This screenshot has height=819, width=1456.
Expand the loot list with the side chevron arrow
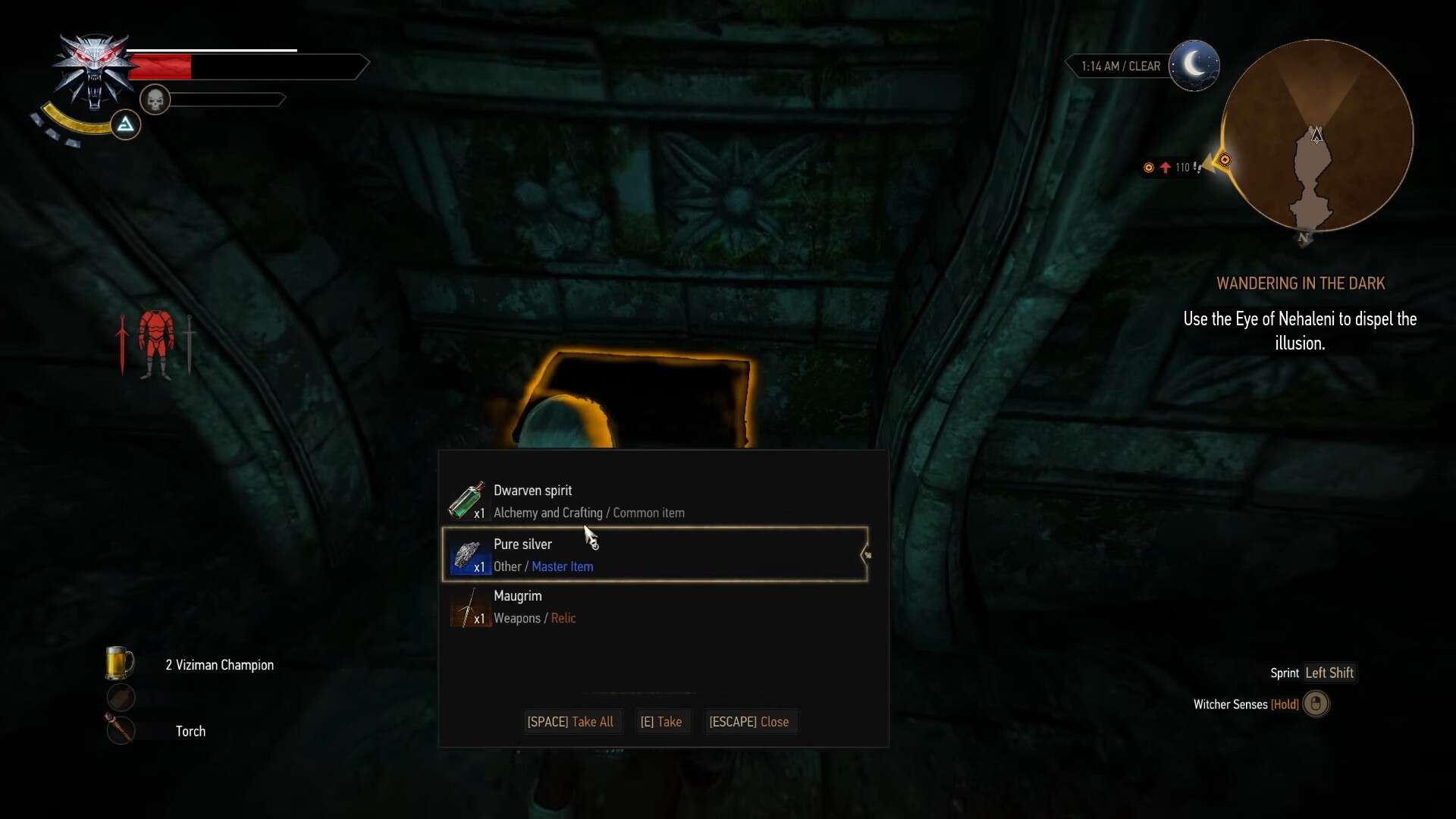tap(866, 554)
